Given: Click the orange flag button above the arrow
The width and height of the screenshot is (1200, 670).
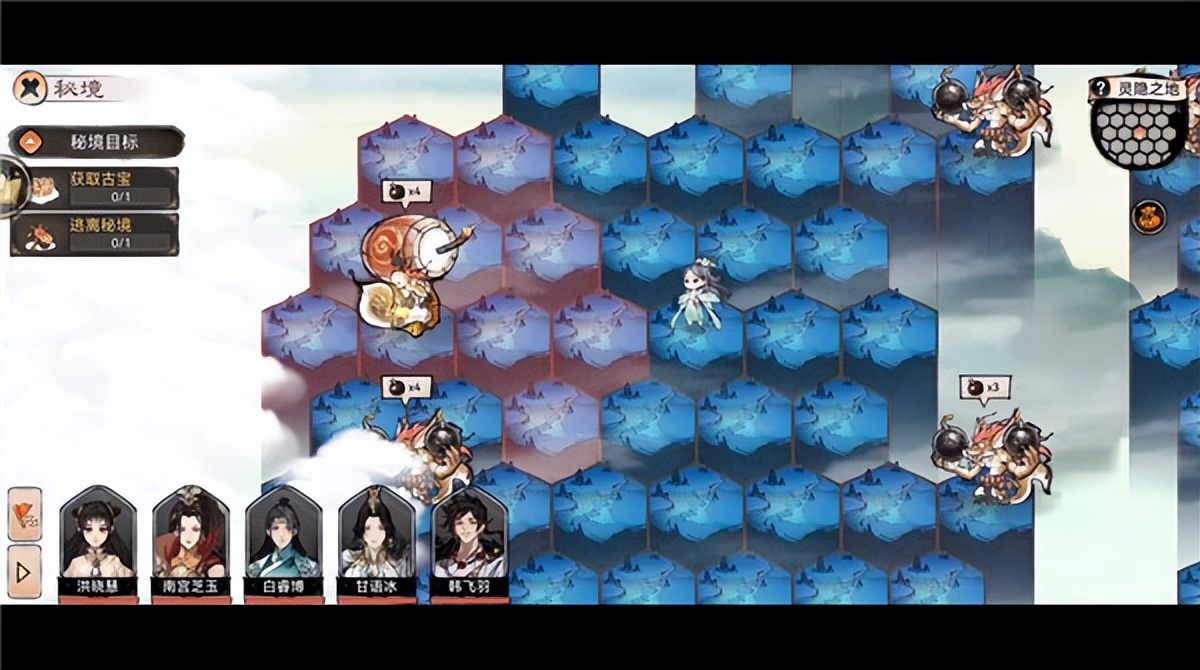Looking at the screenshot, I should tap(24, 513).
